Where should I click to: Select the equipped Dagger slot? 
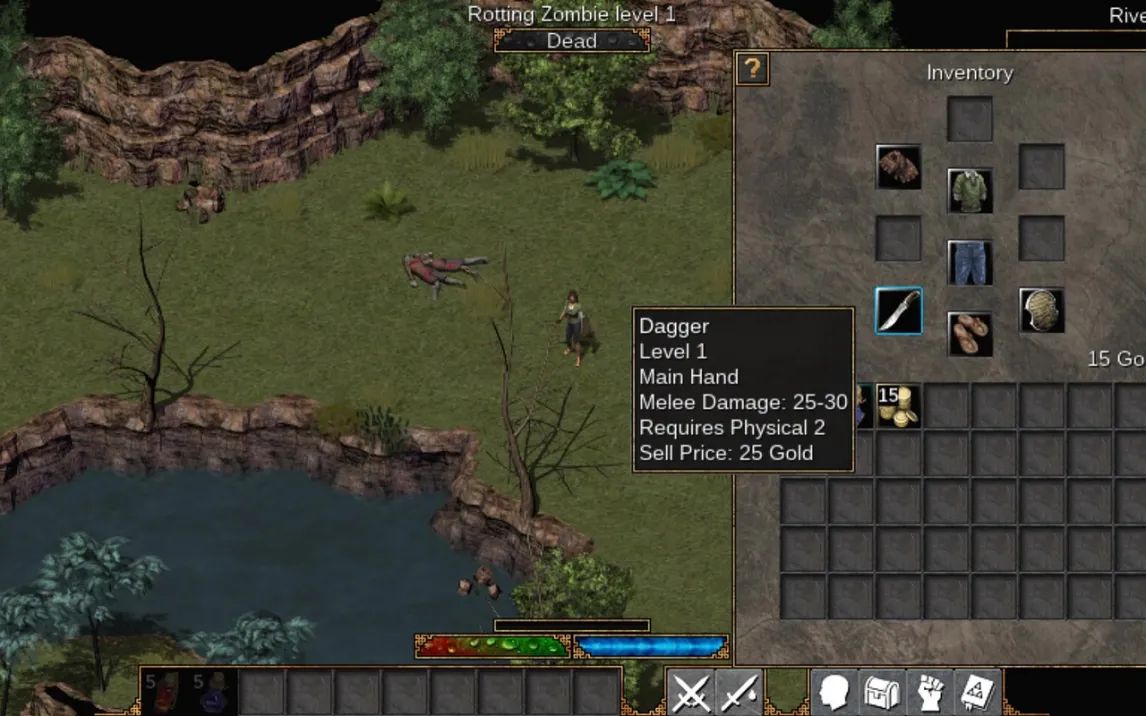(898, 310)
